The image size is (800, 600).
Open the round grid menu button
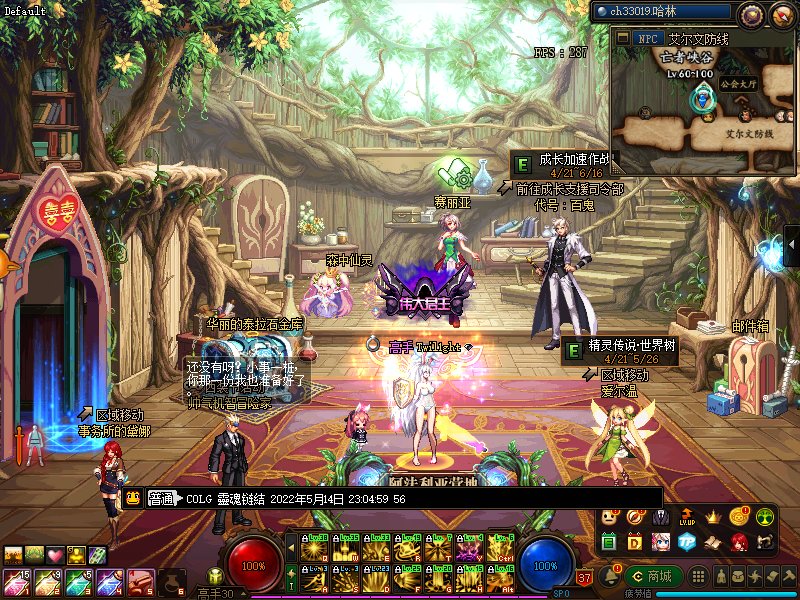point(699,577)
